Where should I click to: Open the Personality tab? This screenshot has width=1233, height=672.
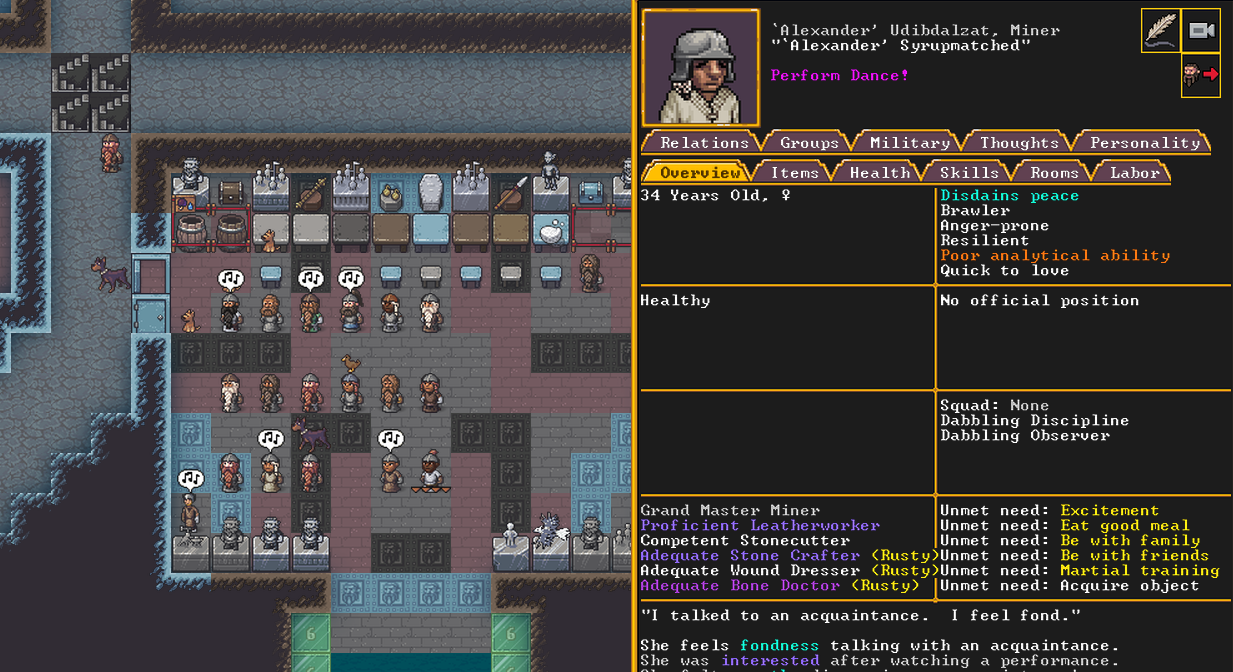tap(1144, 143)
